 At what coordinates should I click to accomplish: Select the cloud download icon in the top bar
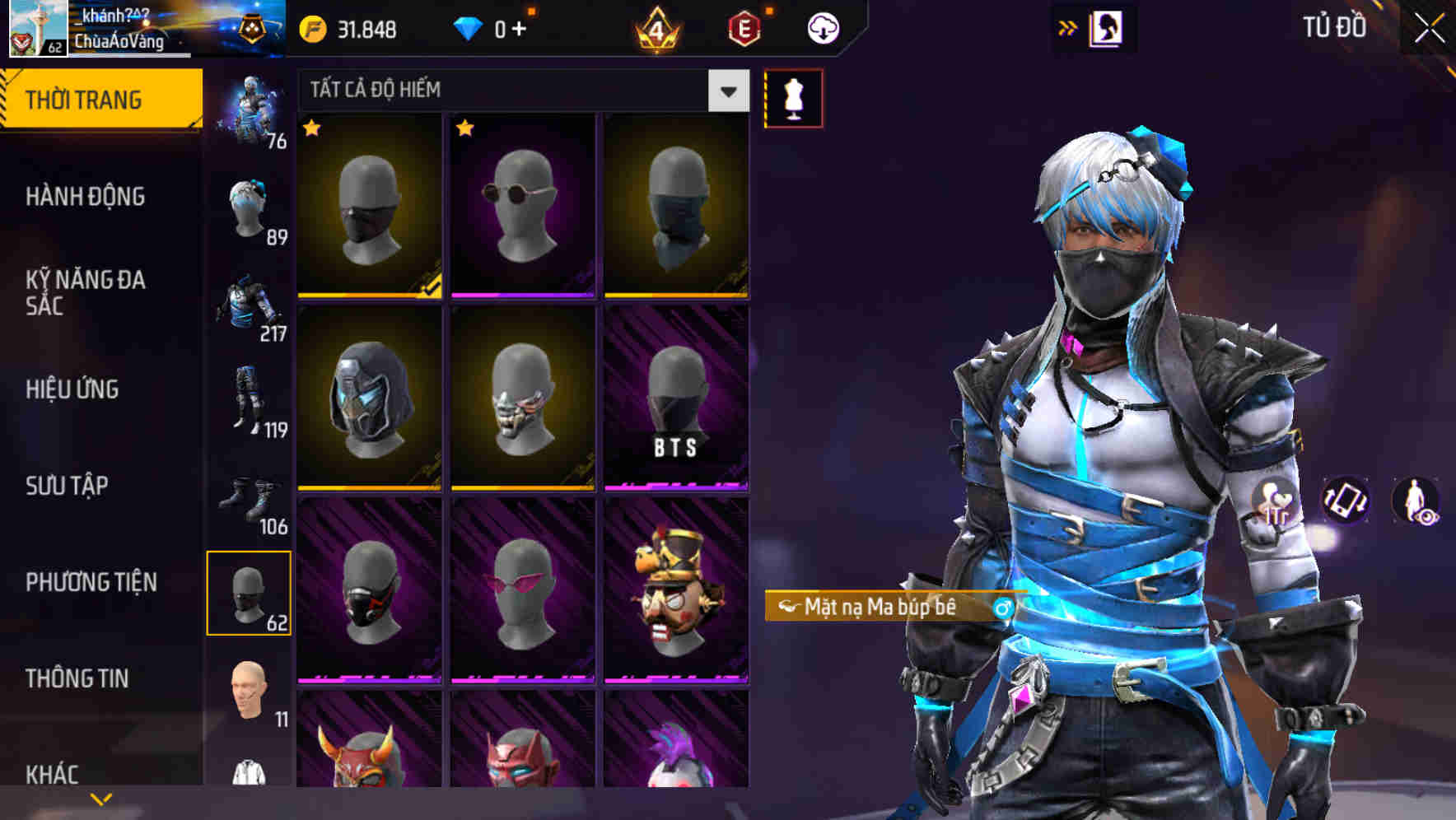coord(821,27)
